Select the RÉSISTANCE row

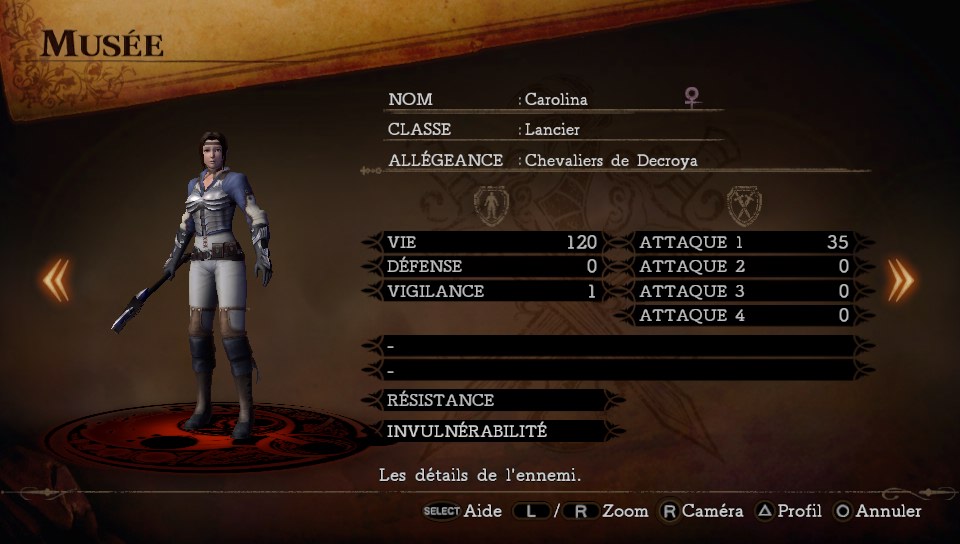pos(492,400)
